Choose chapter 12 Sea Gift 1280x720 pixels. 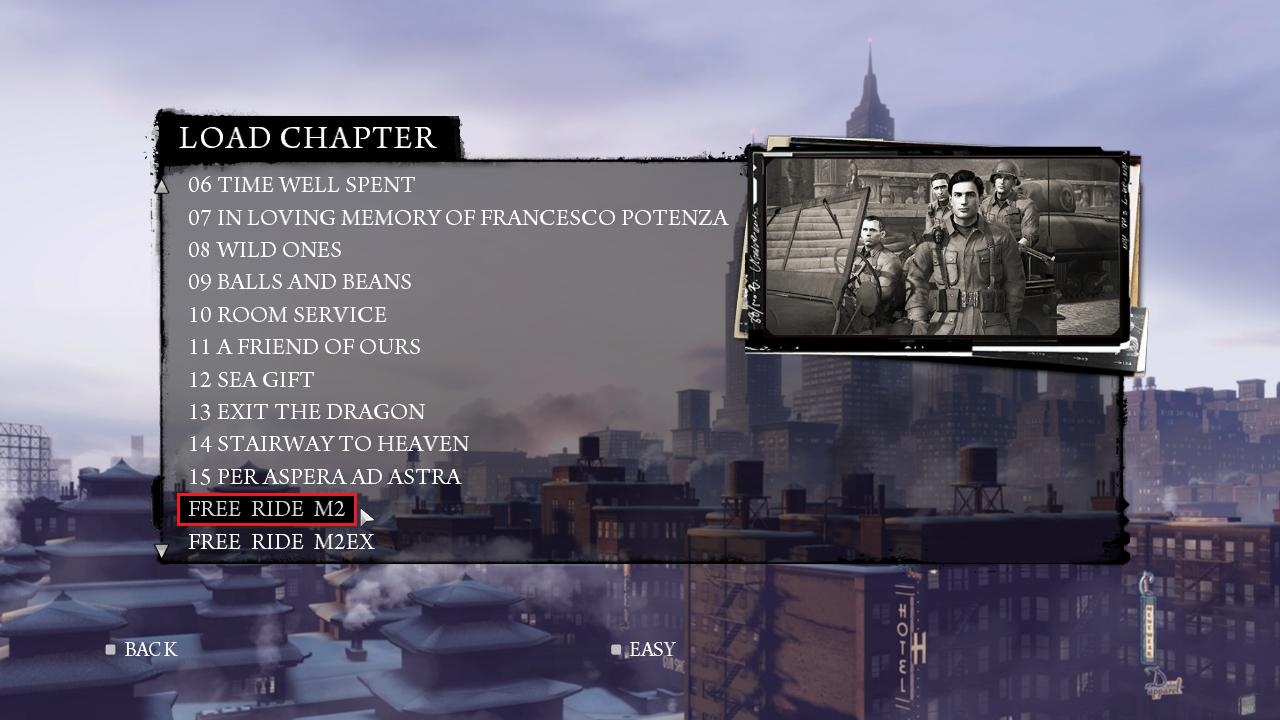[251, 380]
